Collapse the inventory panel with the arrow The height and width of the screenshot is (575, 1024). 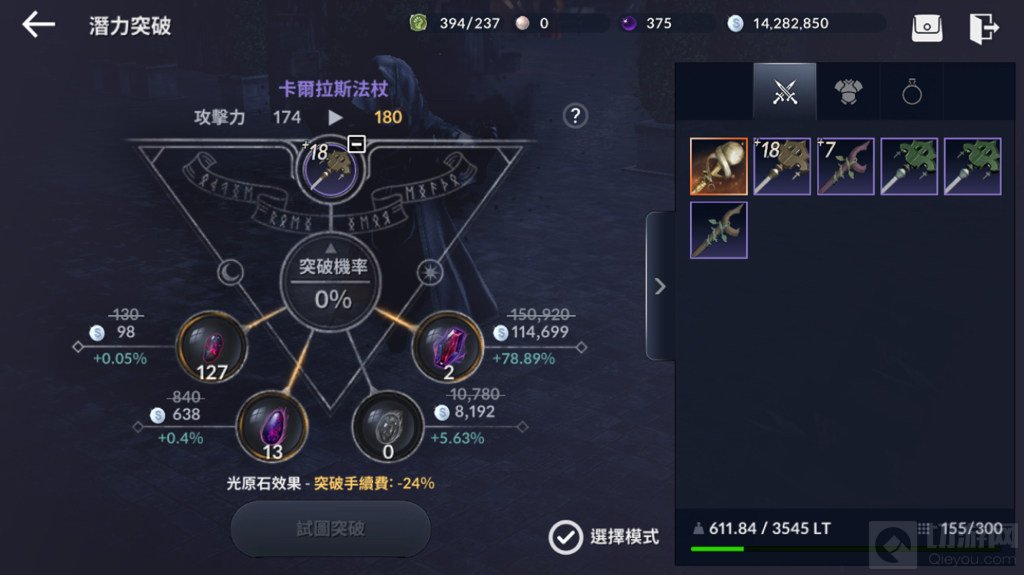659,287
